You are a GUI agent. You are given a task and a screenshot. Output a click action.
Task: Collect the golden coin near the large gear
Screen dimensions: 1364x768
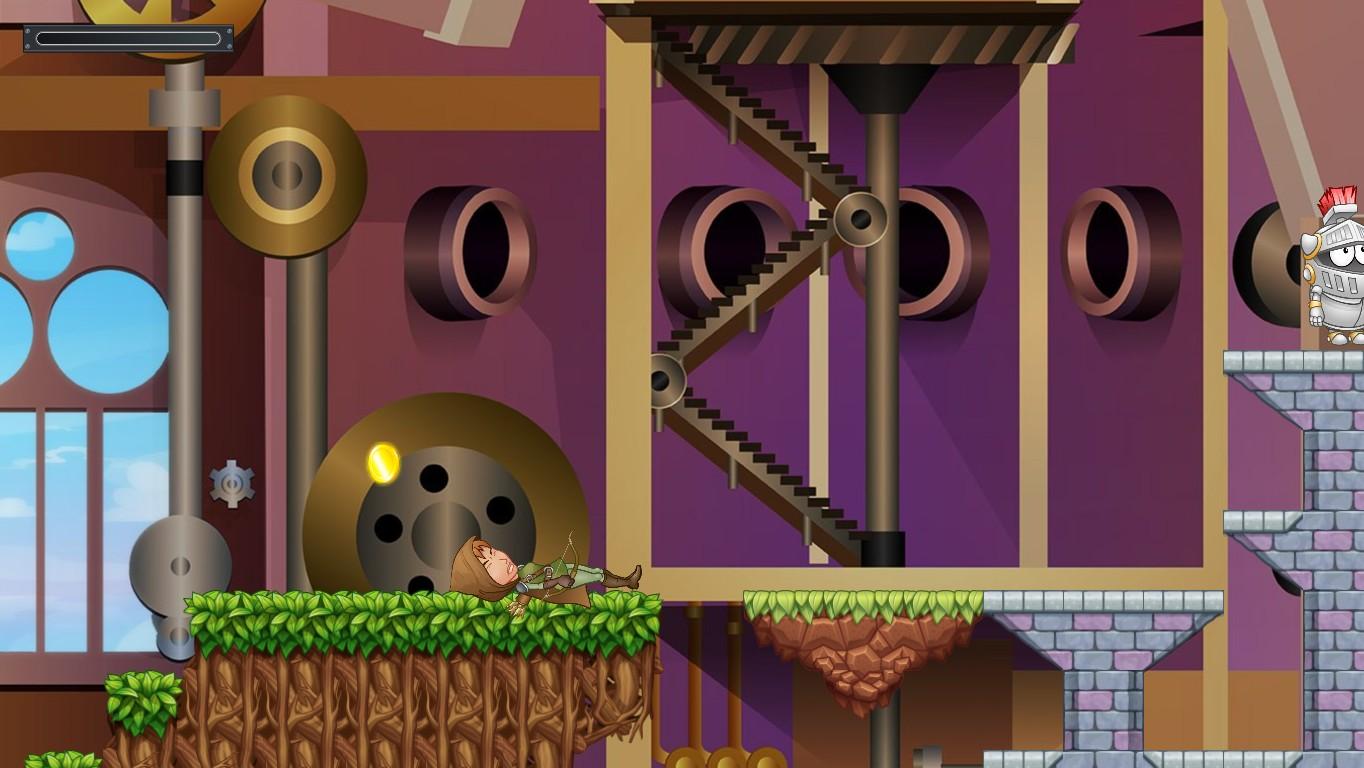coord(383,463)
